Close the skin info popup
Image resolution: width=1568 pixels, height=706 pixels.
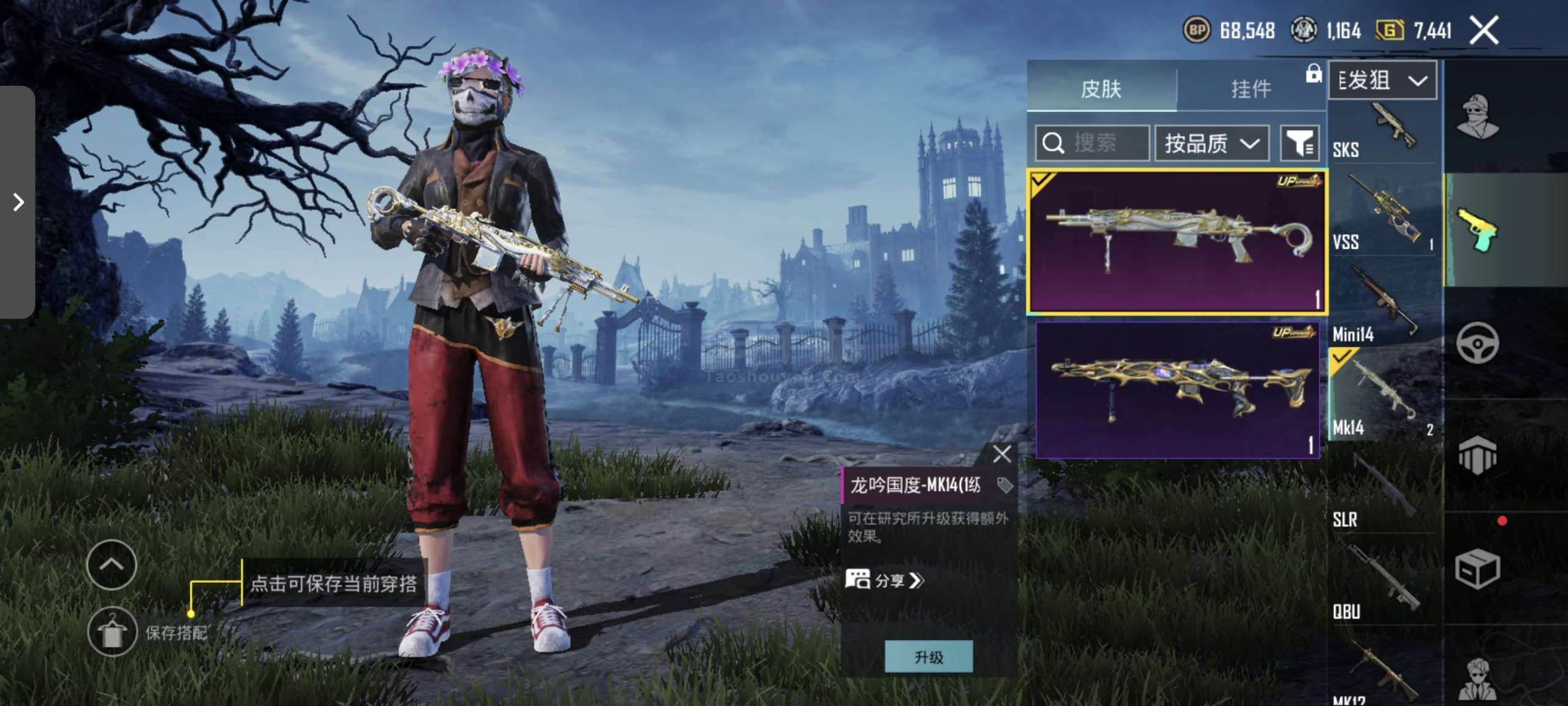pyautogui.click(x=1001, y=454)
